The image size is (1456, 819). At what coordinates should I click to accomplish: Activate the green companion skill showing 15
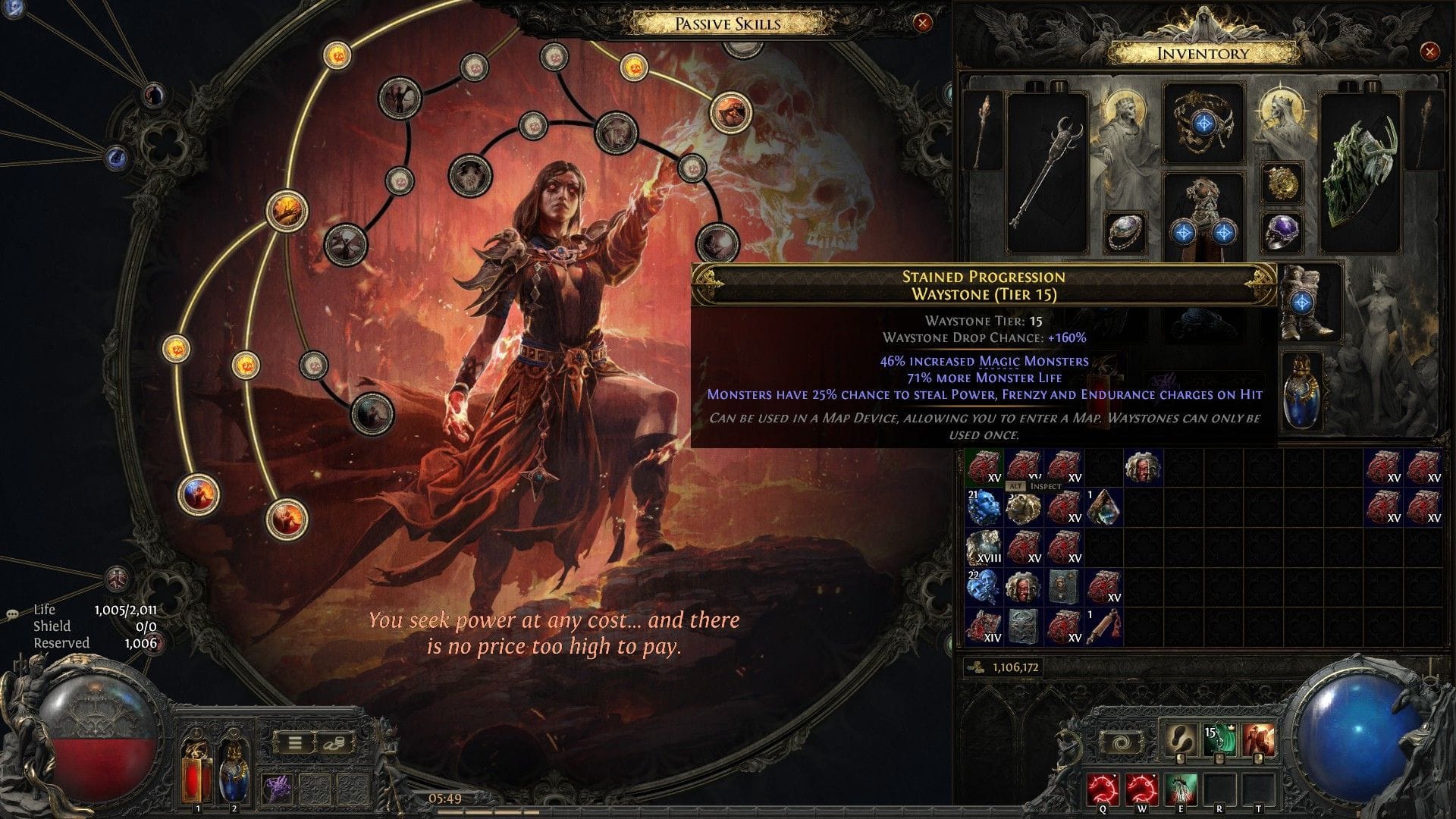(x=1219, y=737)
